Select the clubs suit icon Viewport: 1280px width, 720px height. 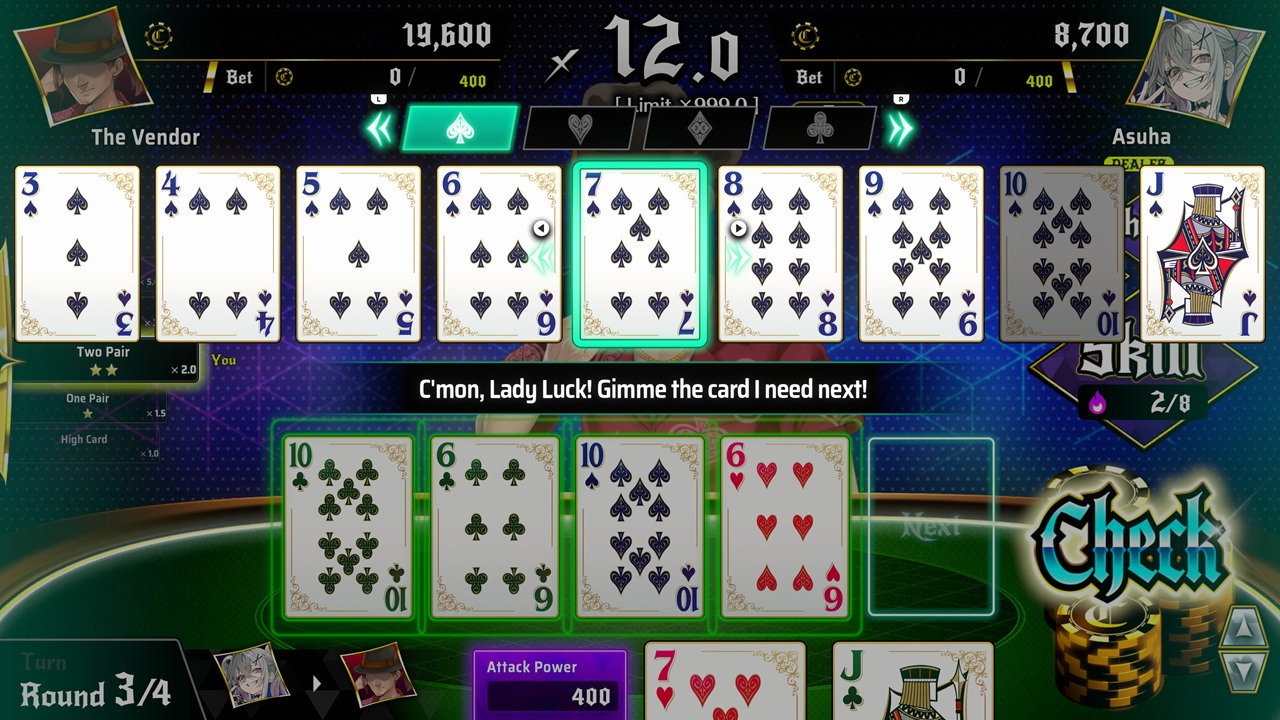[x=818, y=128]
